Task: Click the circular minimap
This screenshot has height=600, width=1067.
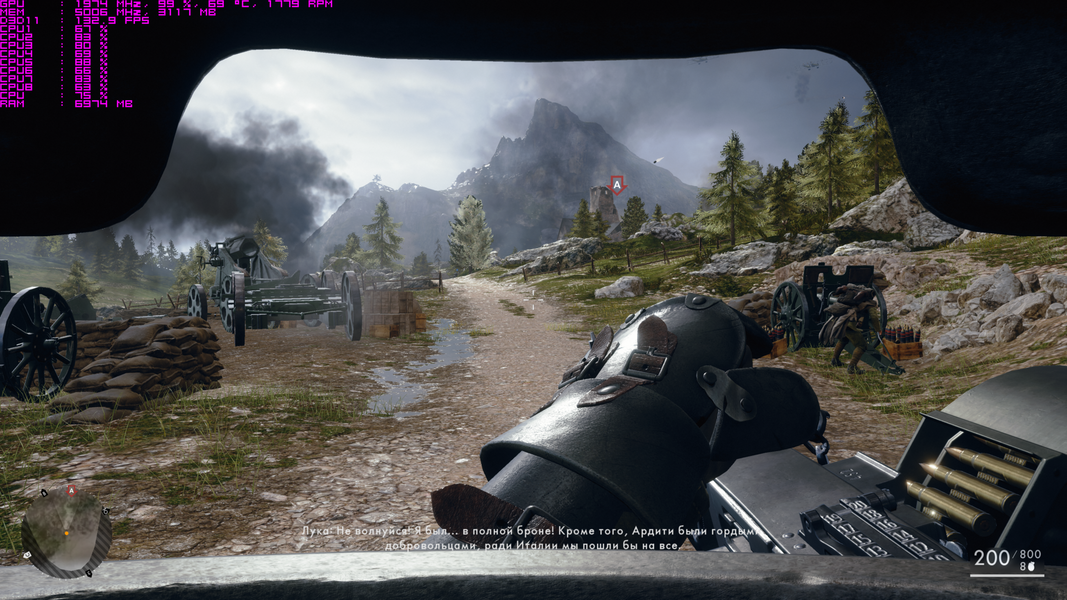Action: (67, 532)
